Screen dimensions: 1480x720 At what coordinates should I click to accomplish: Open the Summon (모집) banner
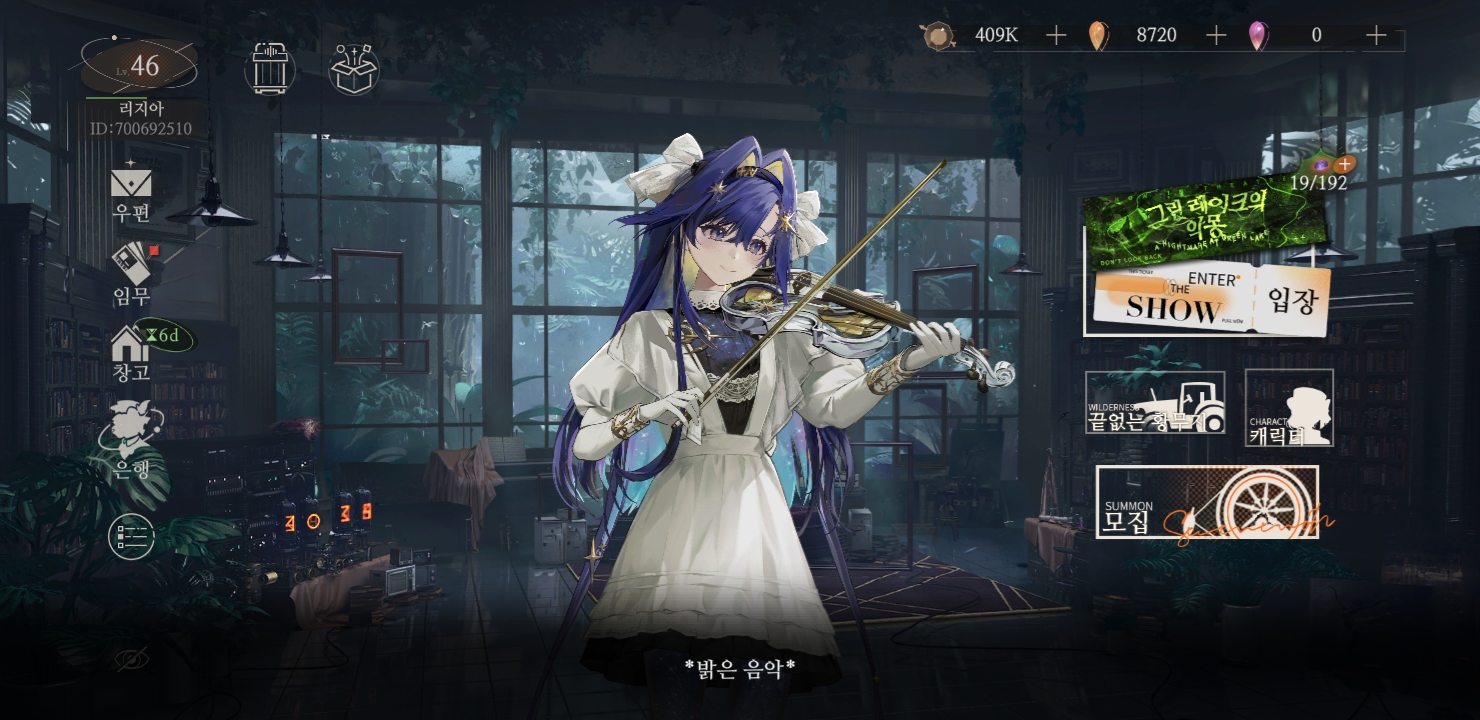(1207, 502)
